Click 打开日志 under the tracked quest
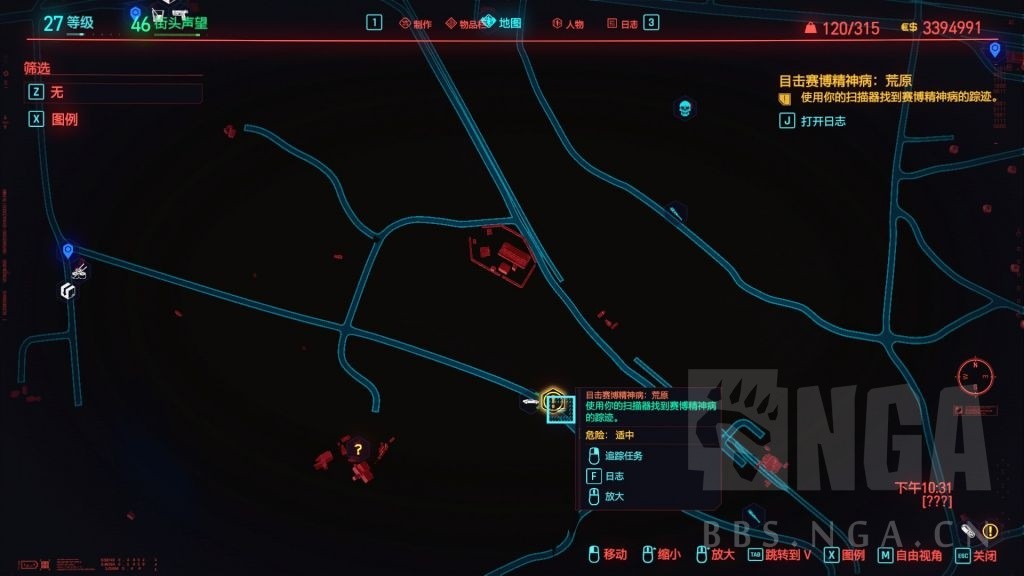 823,121
